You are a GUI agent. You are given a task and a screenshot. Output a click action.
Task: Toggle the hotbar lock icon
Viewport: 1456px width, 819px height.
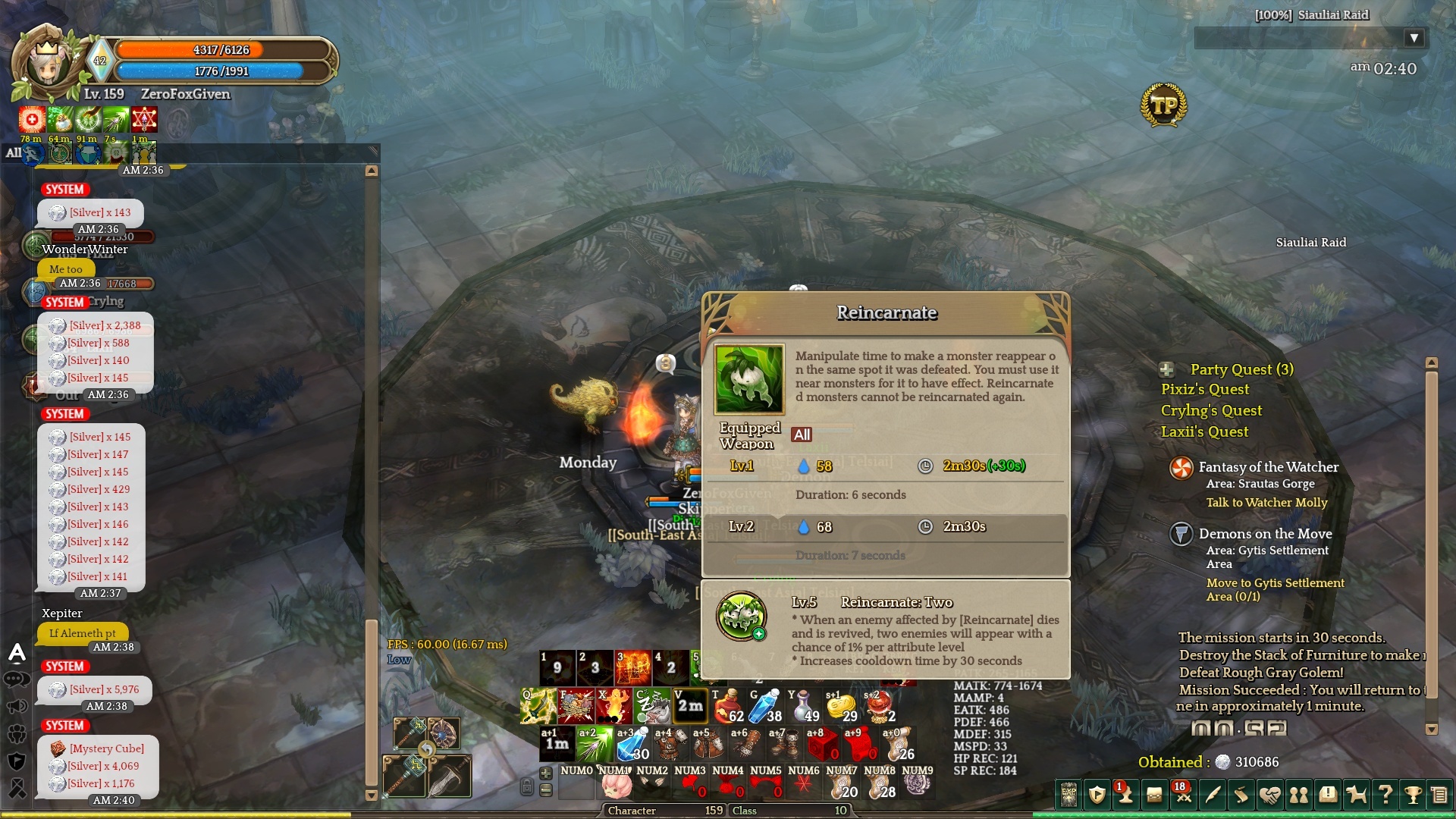pos(526,787)
